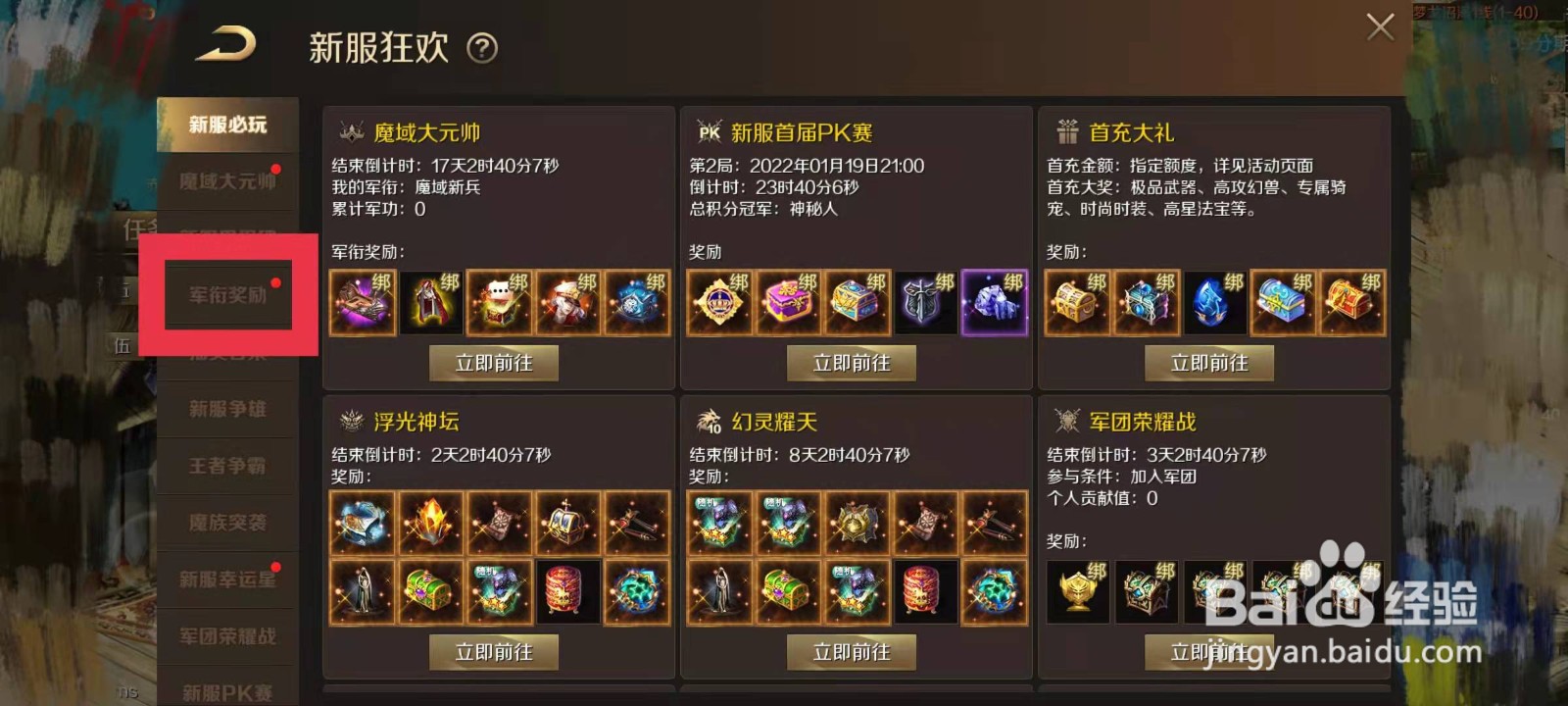Click the game logo icon at top left
1568x706 pixels.
tap(226, 45)
